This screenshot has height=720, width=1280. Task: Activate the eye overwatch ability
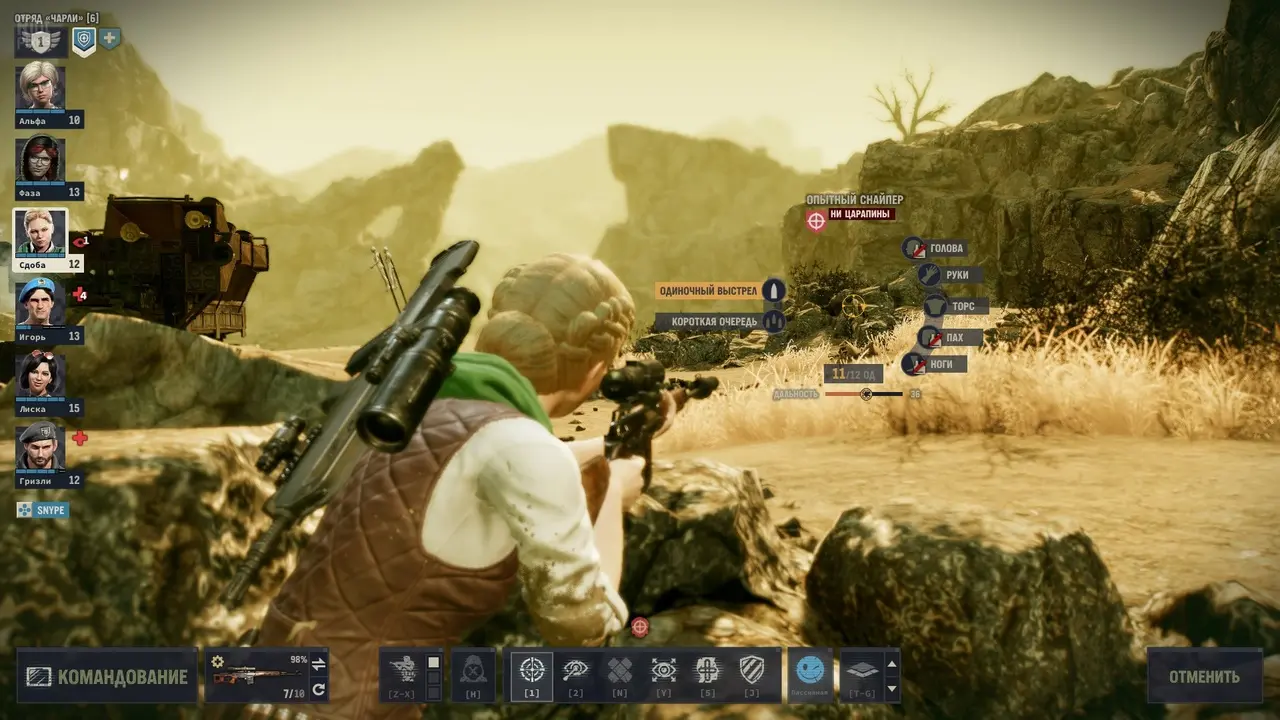pyautogui.click(x=576, y=671)
